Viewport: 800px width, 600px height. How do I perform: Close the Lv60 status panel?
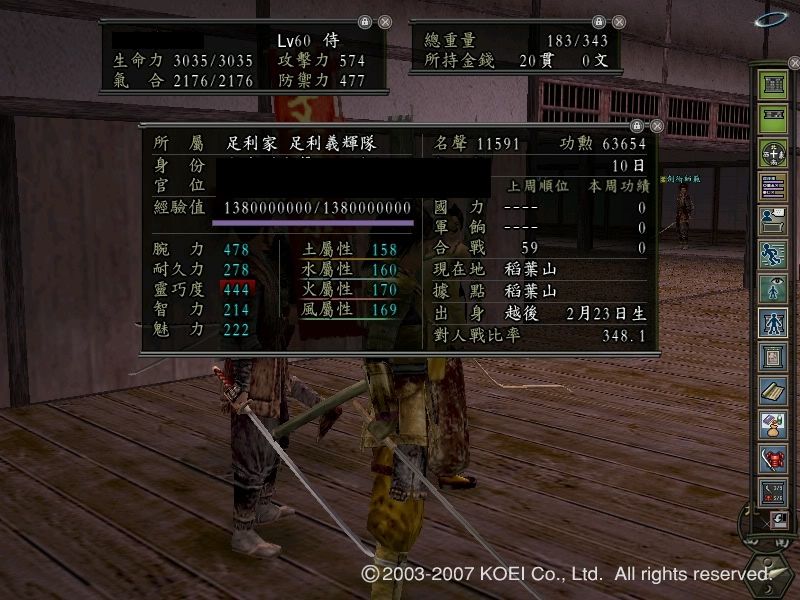click(x=385, y=22)
